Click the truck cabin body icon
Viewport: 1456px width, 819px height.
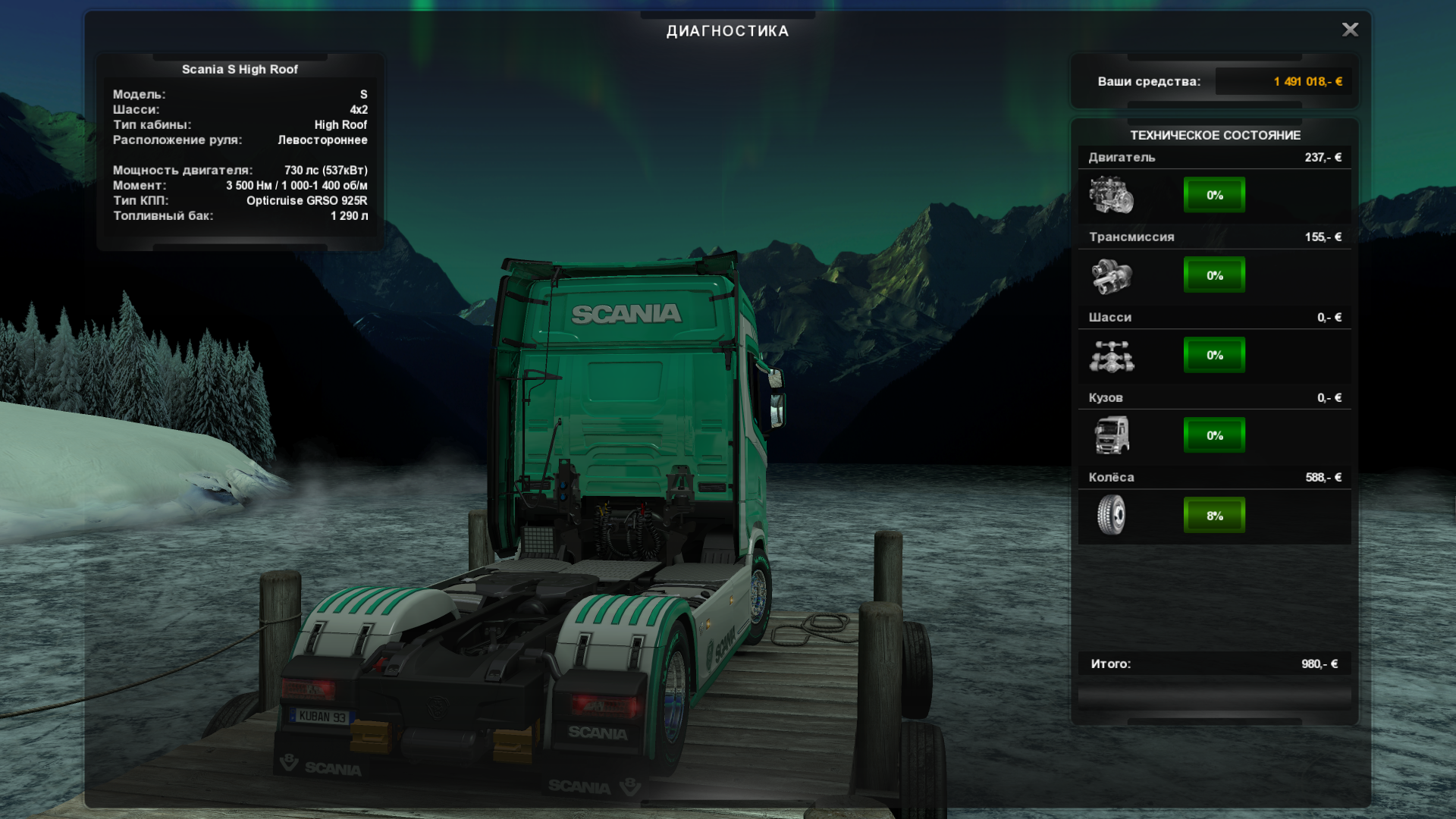(1111, 435)
